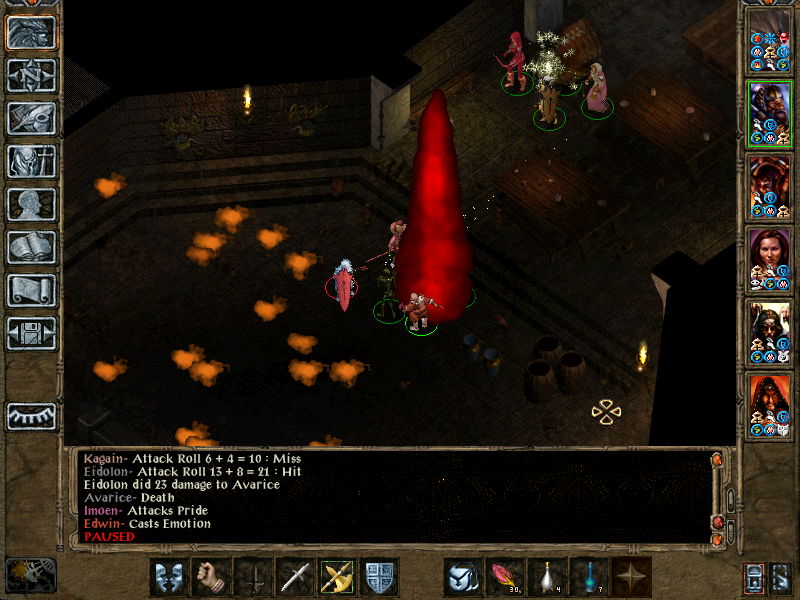Activate the two-faces talk action
The image size is (800, 600).
(170, 576)
